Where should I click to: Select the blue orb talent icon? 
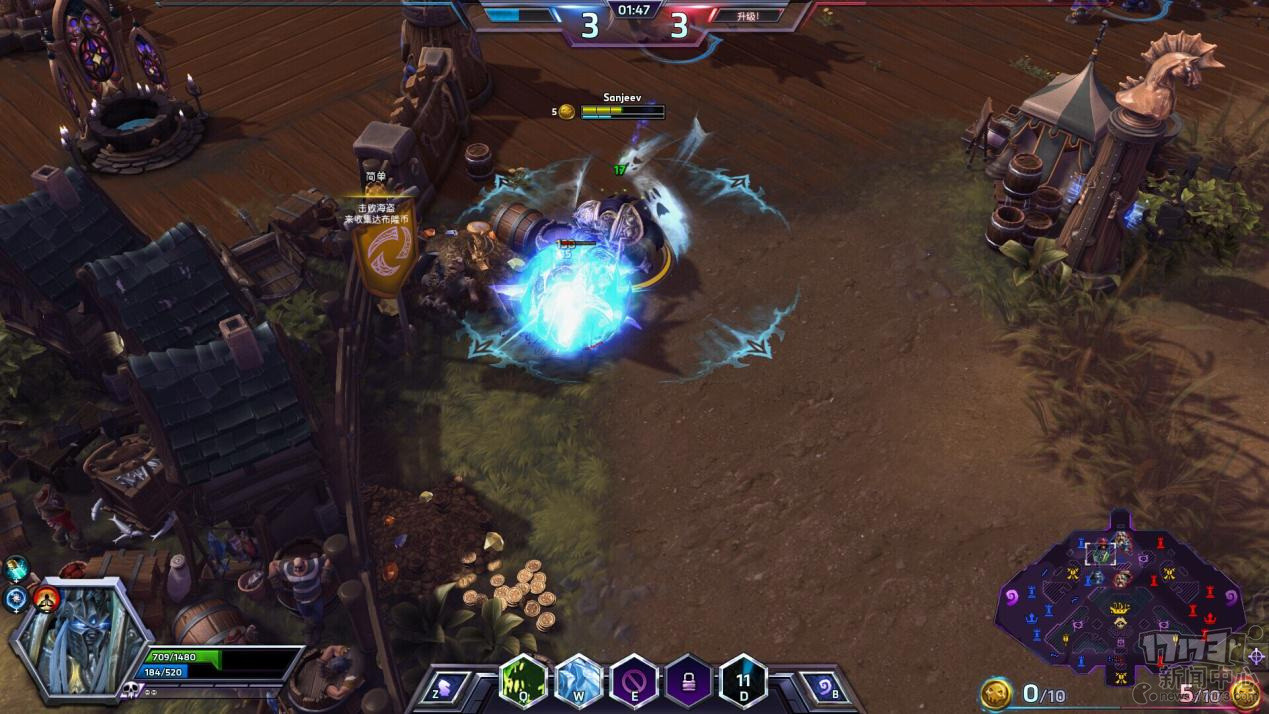coord(17,600)
